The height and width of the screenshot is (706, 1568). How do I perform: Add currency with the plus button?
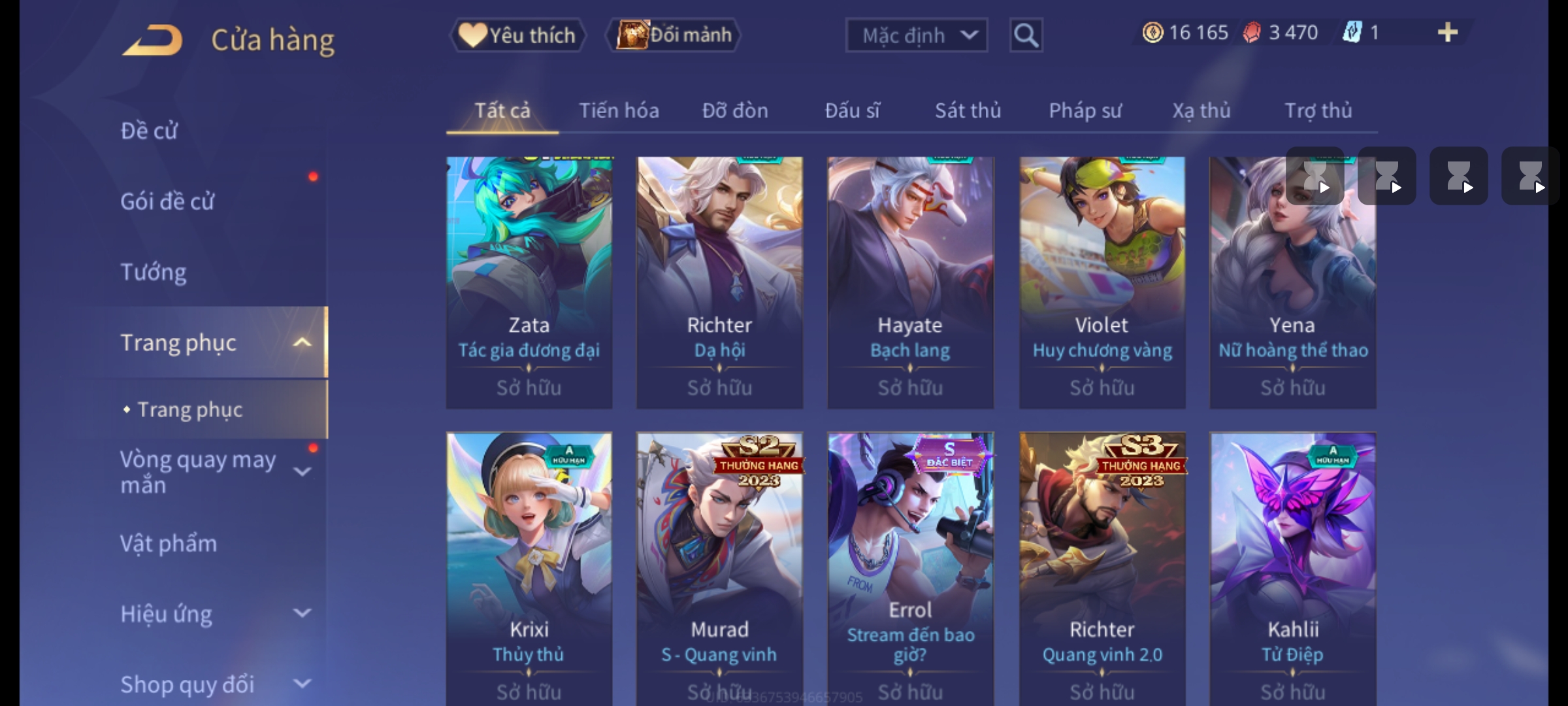(x=1448, y=33)
